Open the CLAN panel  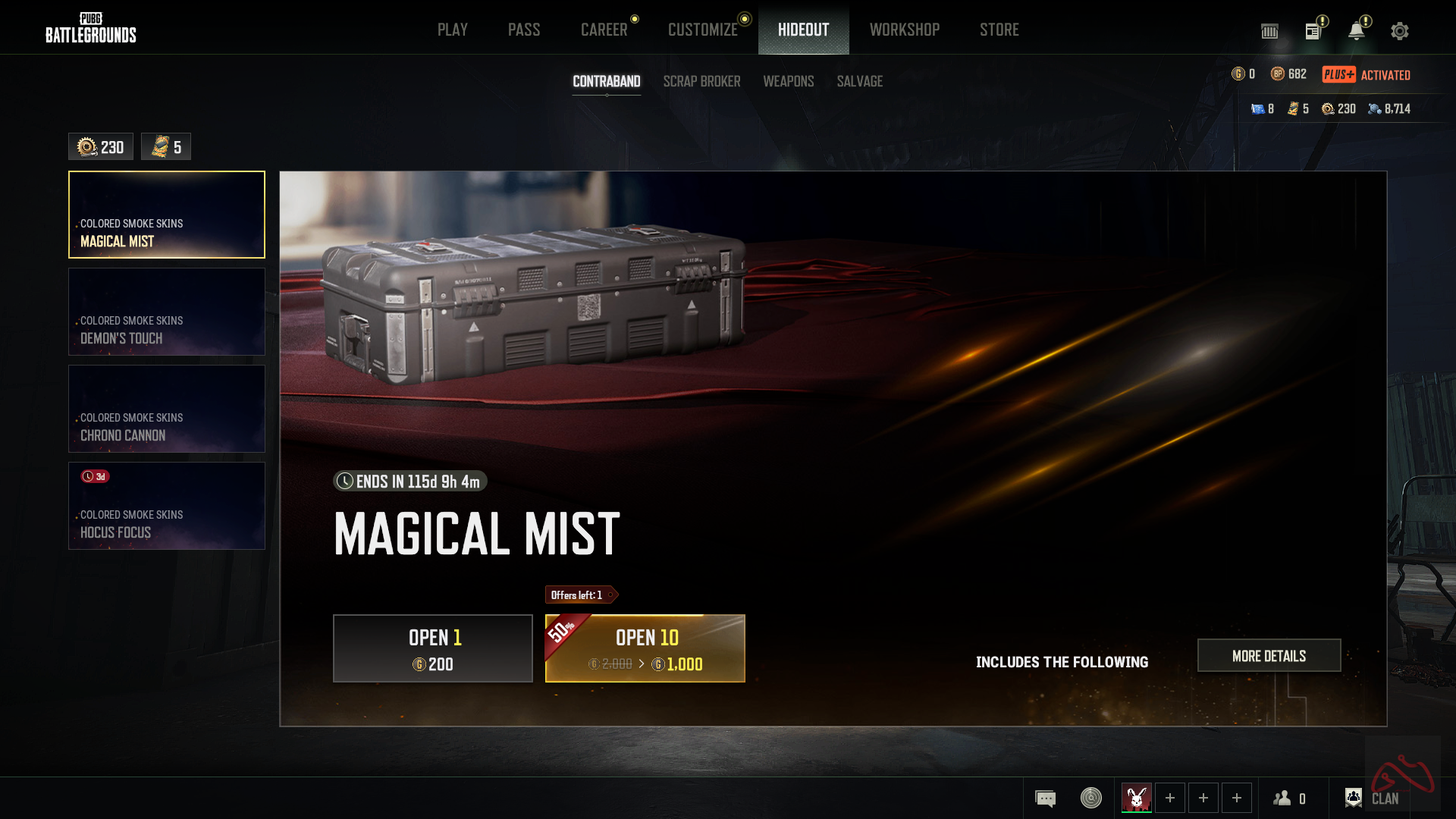1373,798
